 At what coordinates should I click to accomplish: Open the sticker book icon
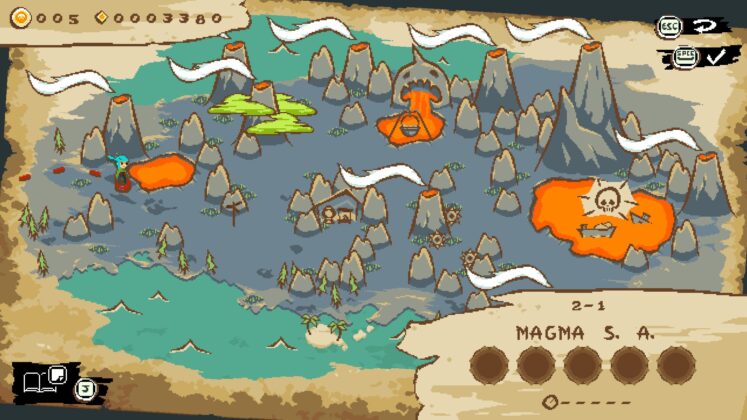[42, 379]
